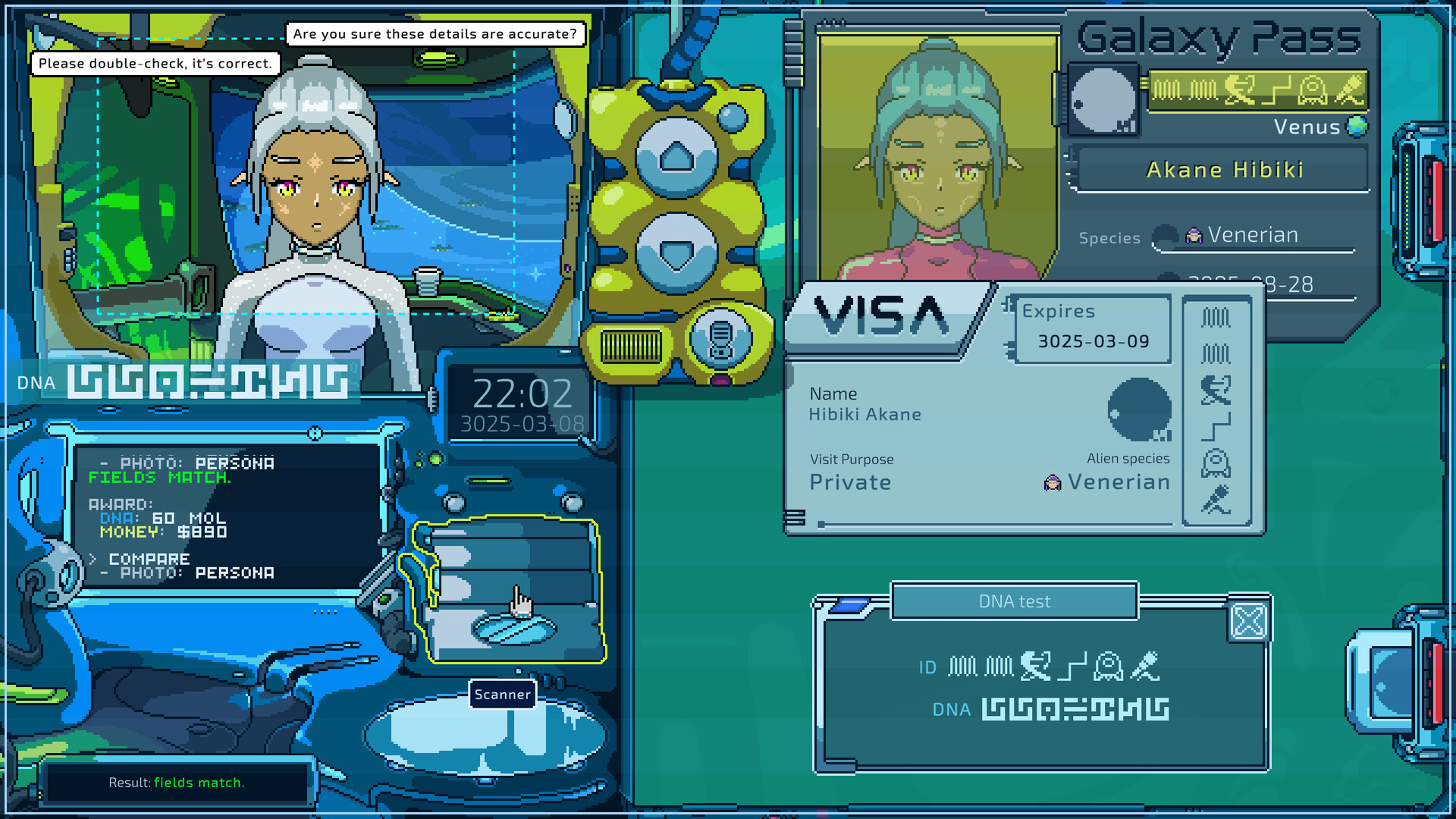The height and width of the screenshot is (819, 1456).
Task: Click the DNA test header tab
Action: [x=1014, y=601]
